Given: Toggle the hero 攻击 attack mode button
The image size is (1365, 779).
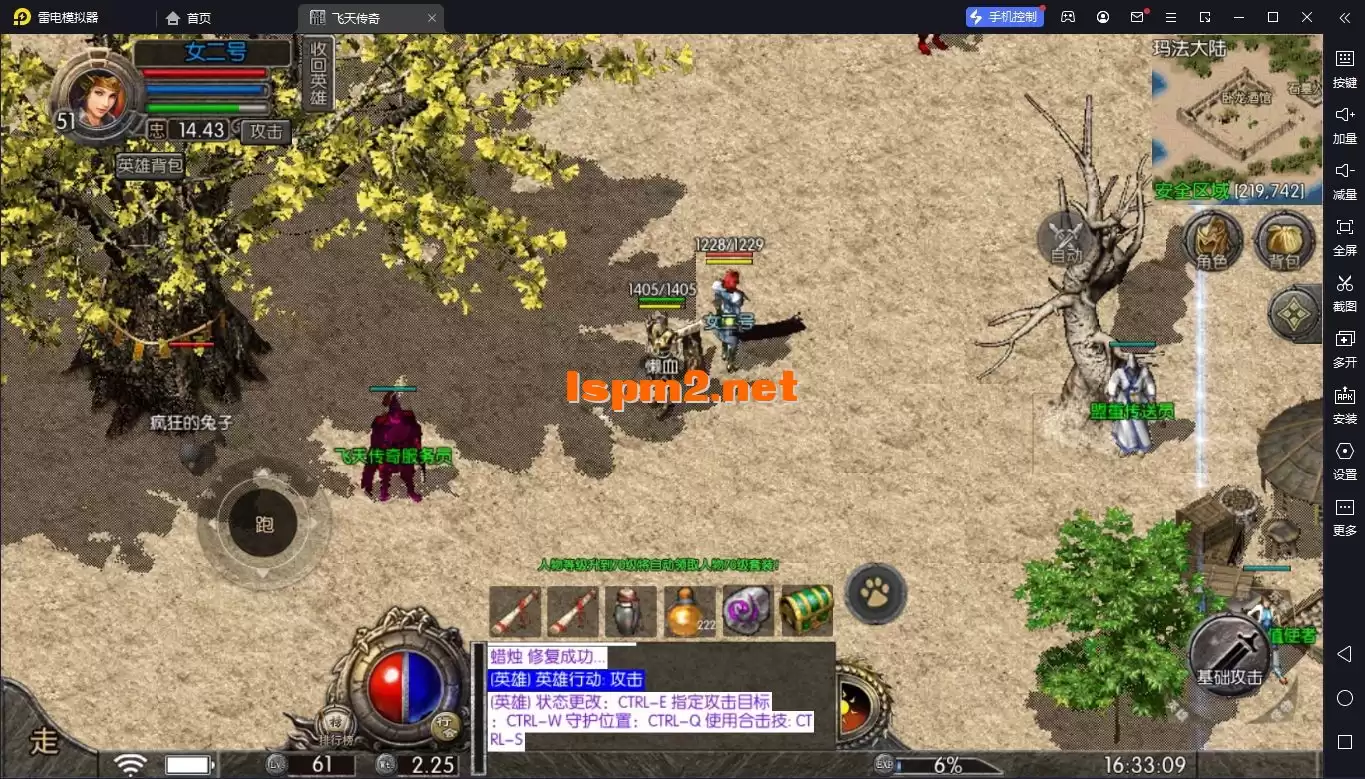Looking at the screenshot, I should coord(266,131).
